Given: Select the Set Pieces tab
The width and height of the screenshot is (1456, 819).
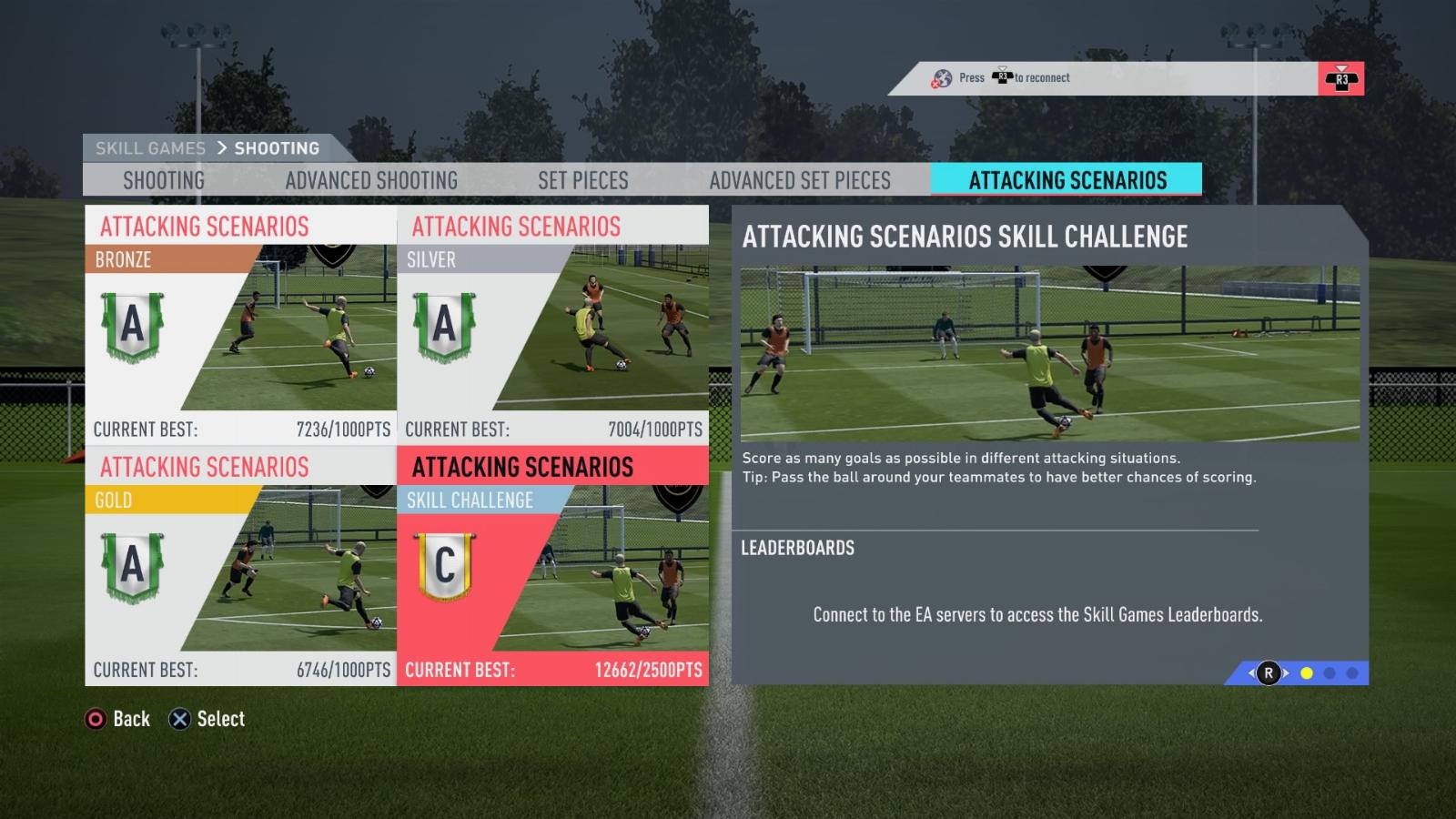Looking at the screenshot, I should click(583, 180).
